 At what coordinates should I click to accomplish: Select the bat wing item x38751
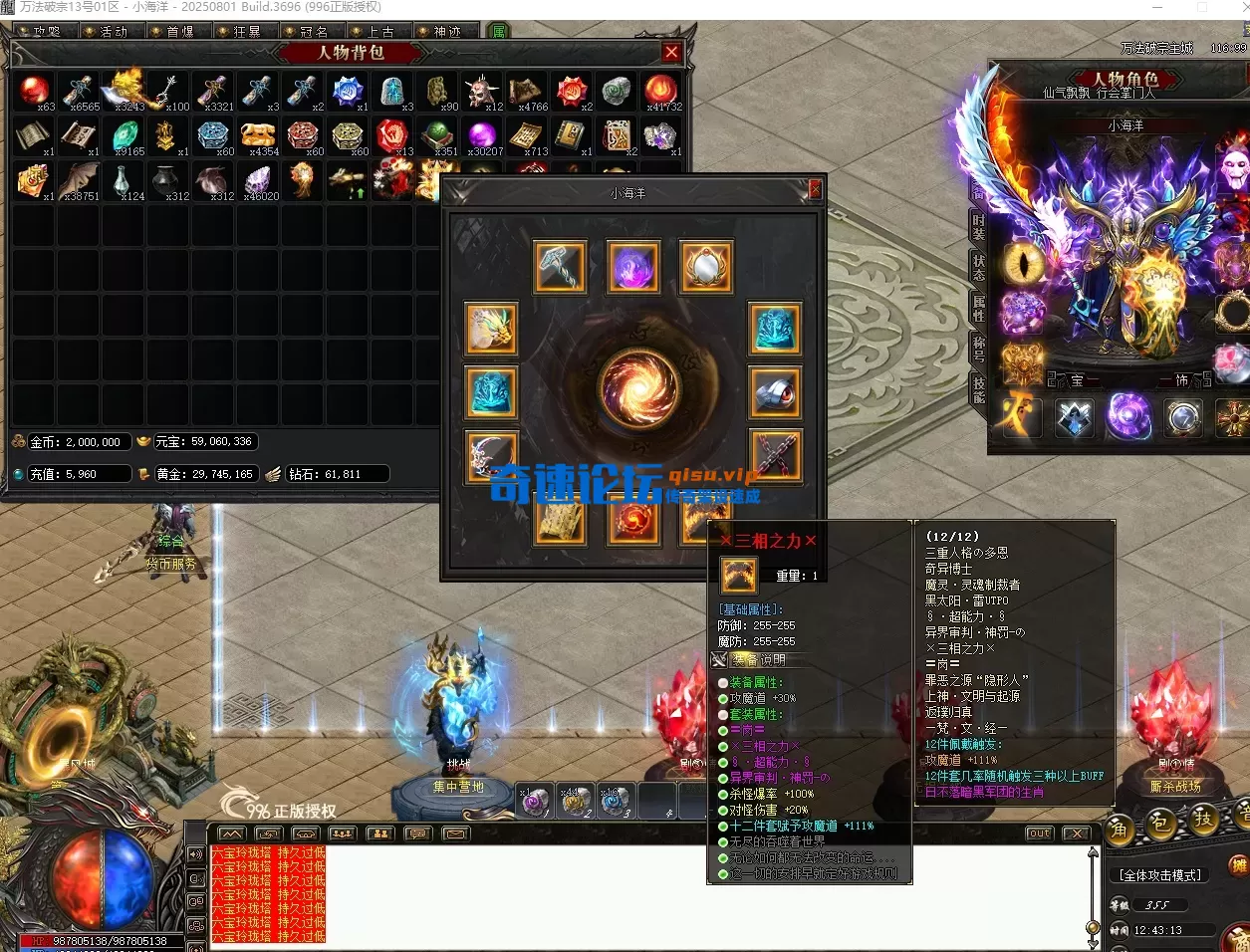[79, 180]
